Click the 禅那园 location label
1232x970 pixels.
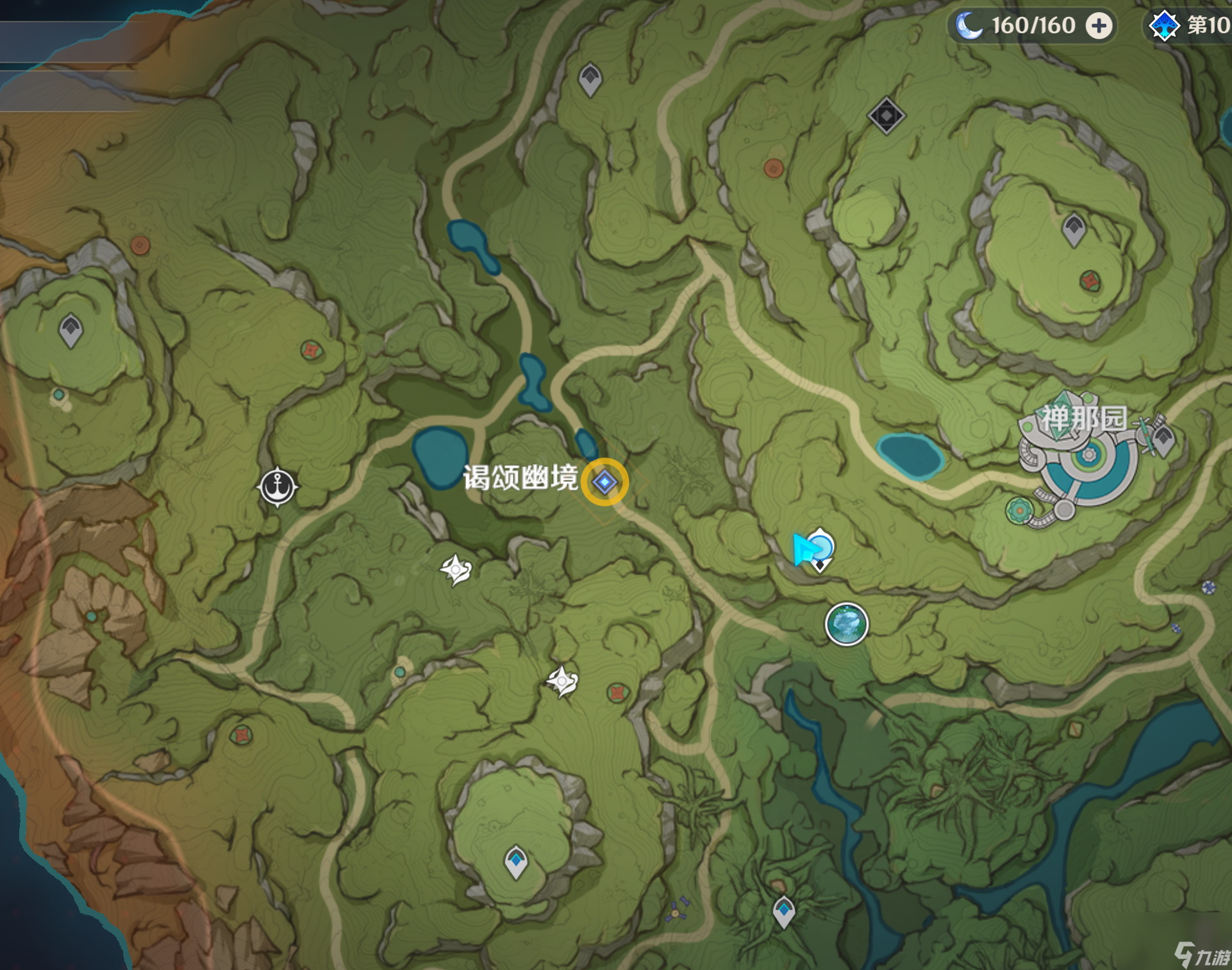(x=1083, y=419)
